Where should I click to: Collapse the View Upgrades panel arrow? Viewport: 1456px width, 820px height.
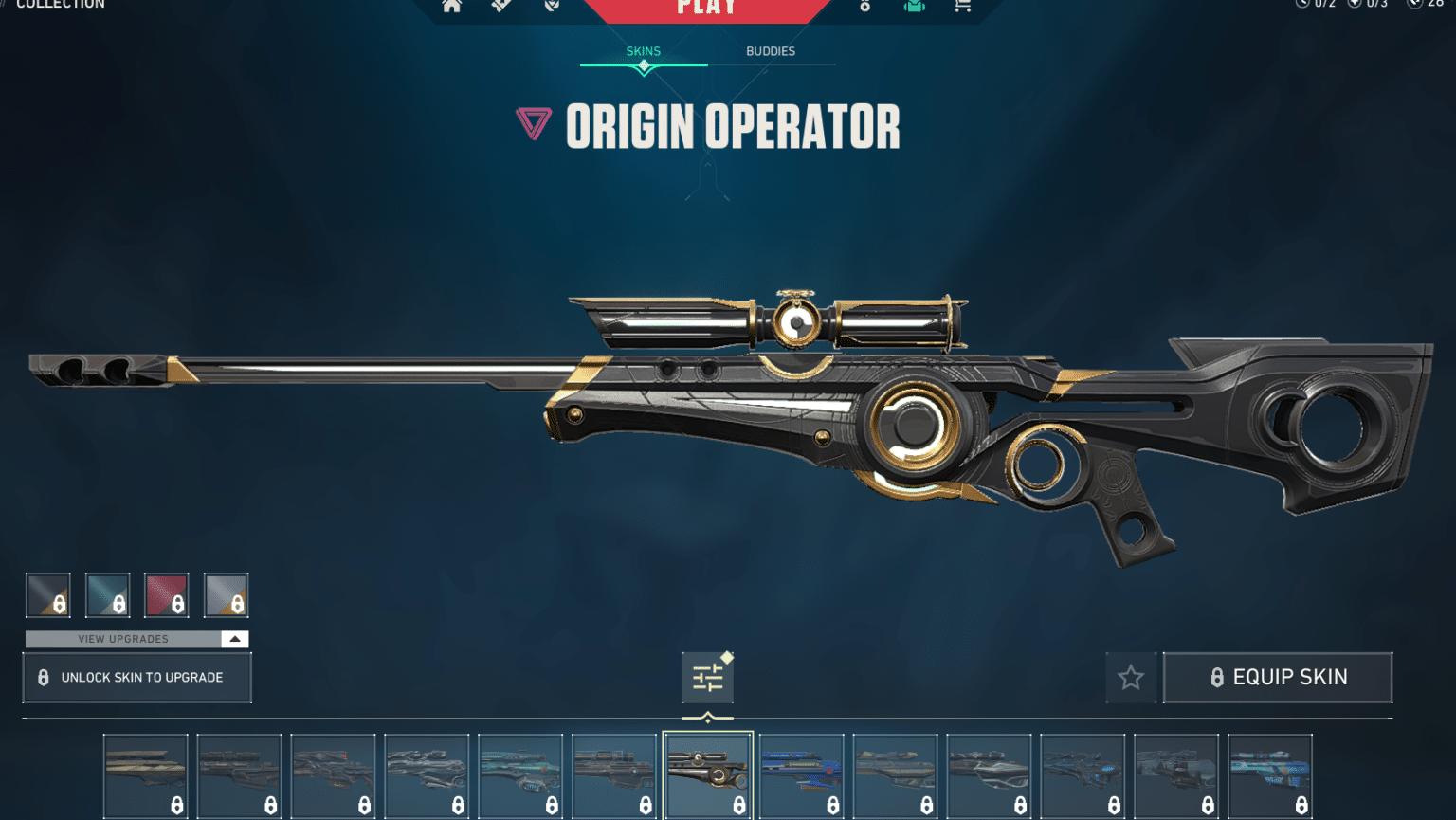tap(234, 638)
